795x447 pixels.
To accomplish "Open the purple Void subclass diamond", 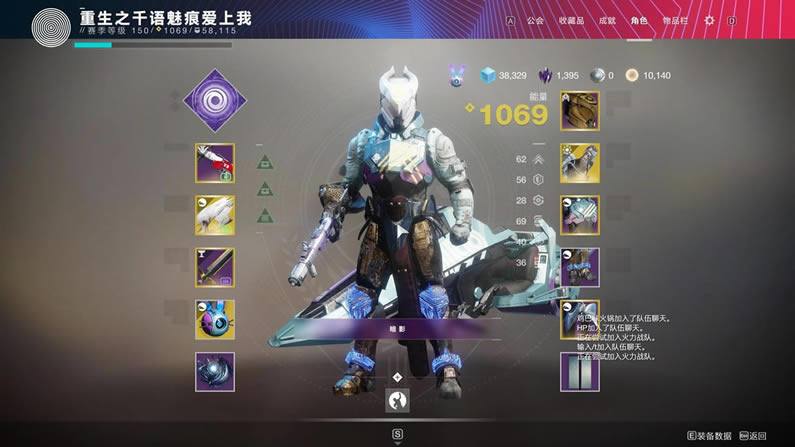I will pos(215,100).
